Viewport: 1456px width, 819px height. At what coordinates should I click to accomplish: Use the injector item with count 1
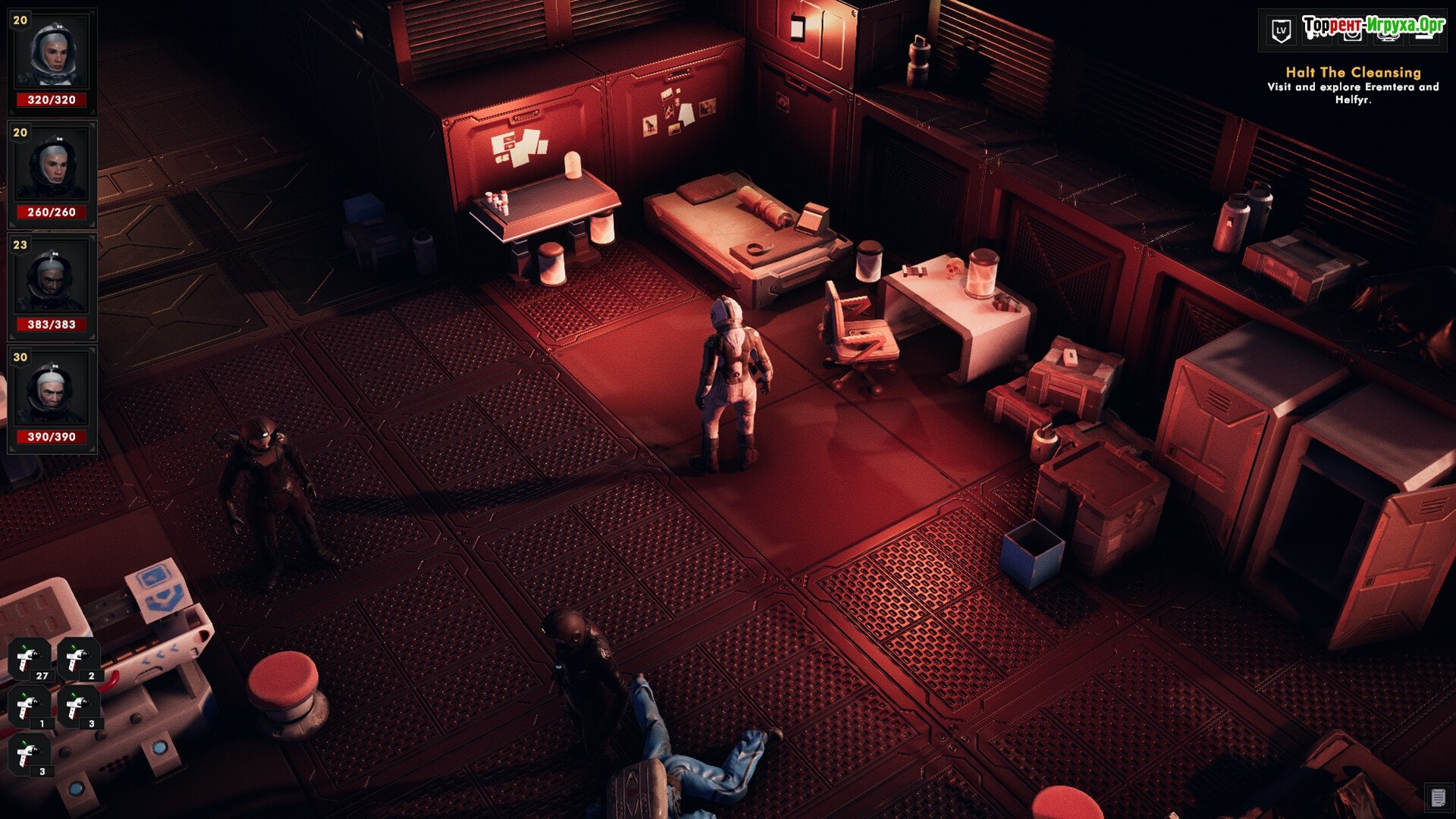pyautogui.click(x=30, y=707)
